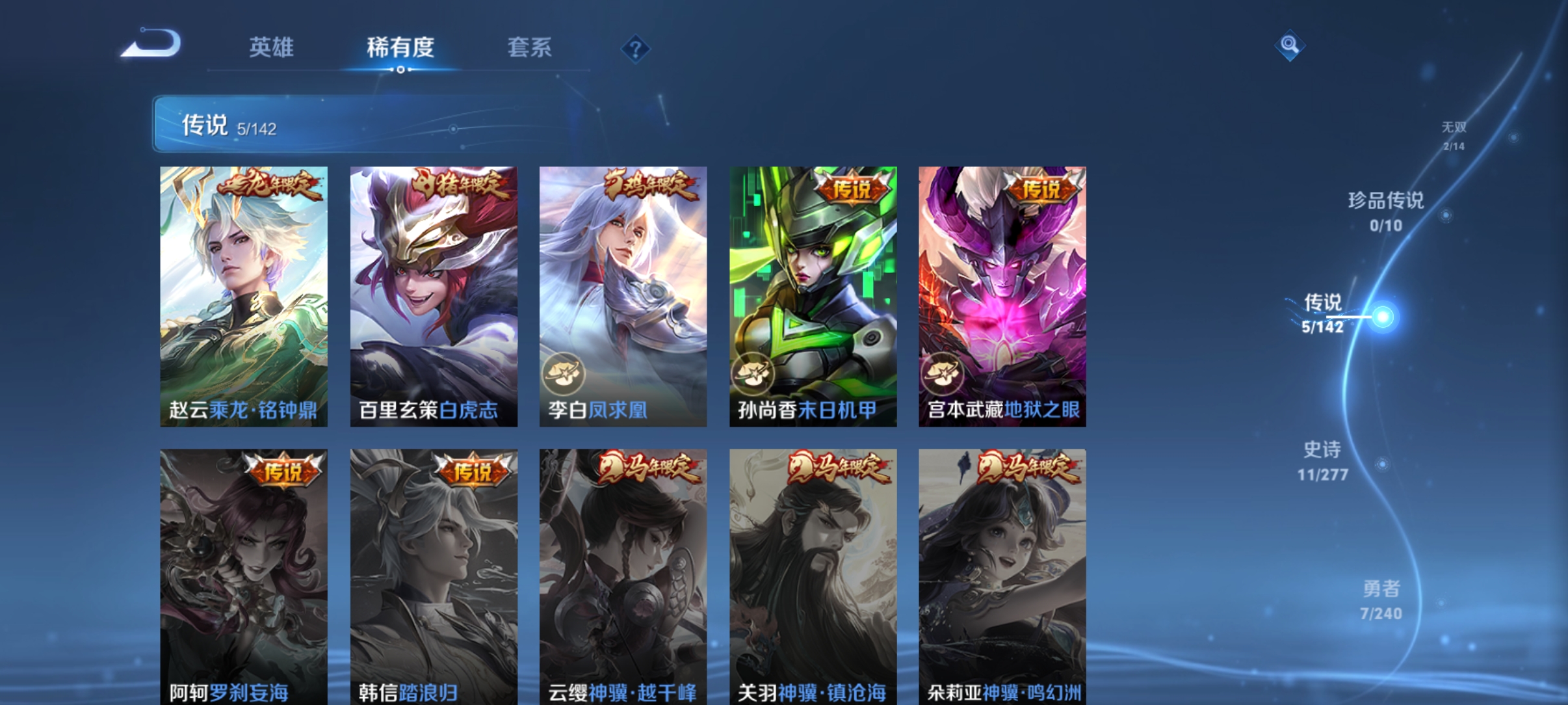The height and width of the screenshot is (705, 1568).
Task: Switch to the 套系 tab
Action: coord(530,47)
